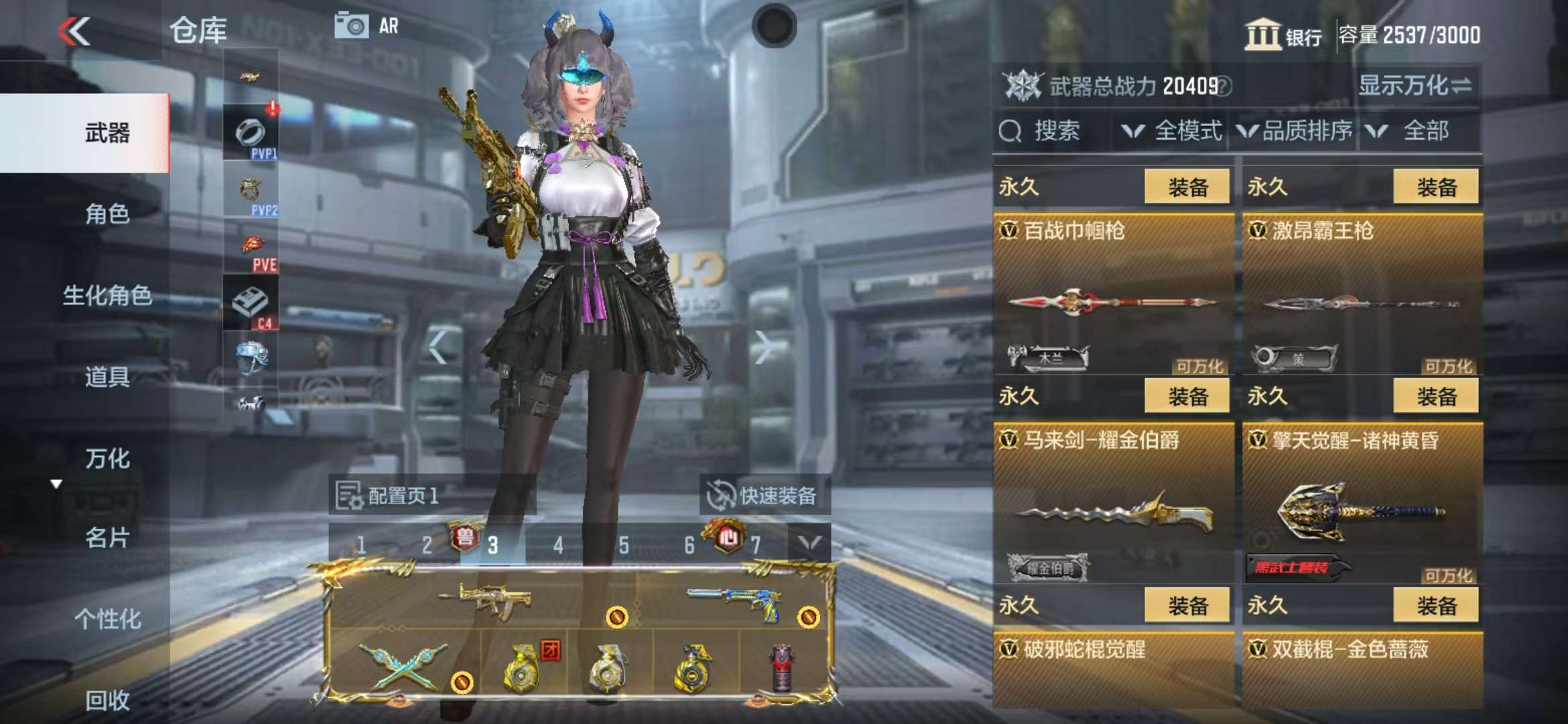Screen dimensions: 1568x724
Task: Open the 角色 character tab
Action: click(x=107, y=214)
